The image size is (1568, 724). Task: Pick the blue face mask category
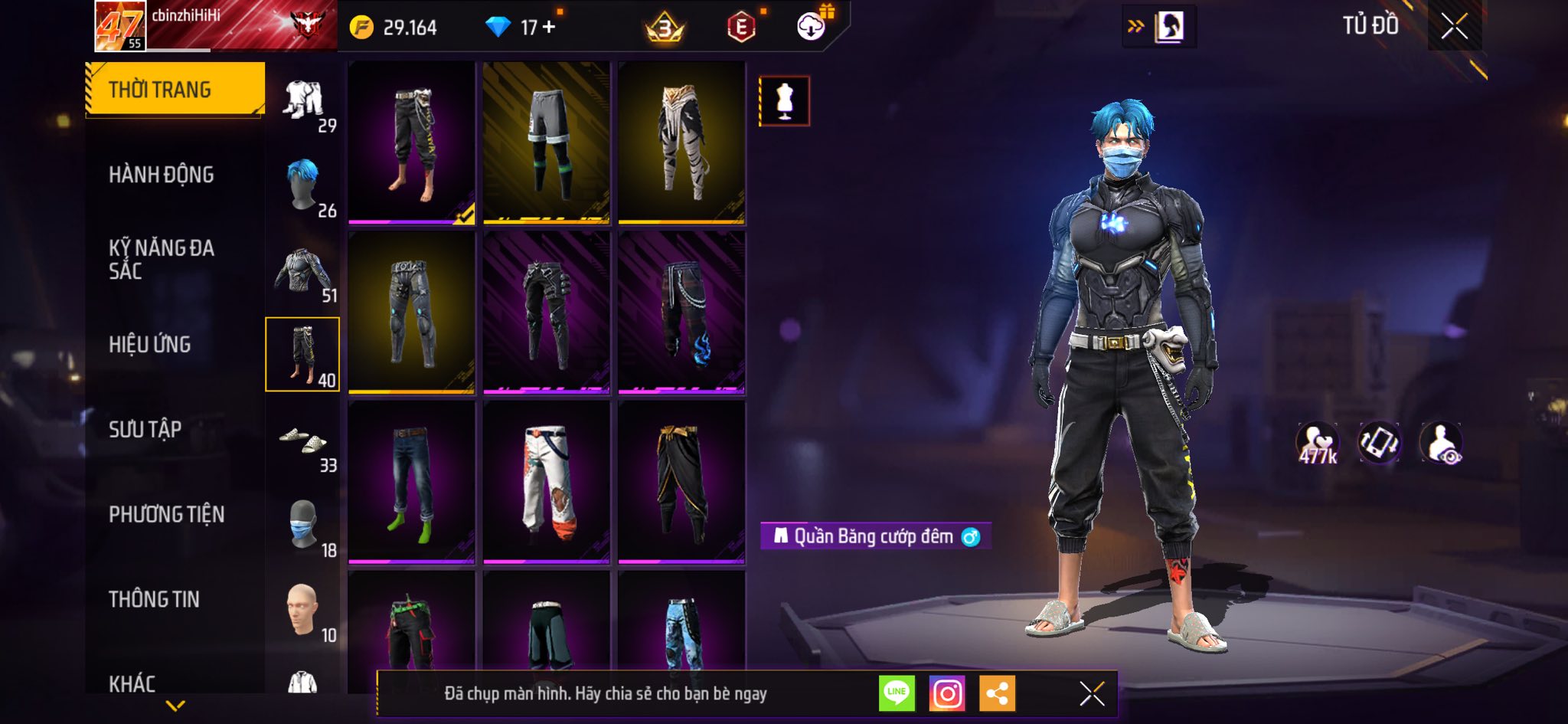[303, 526]
